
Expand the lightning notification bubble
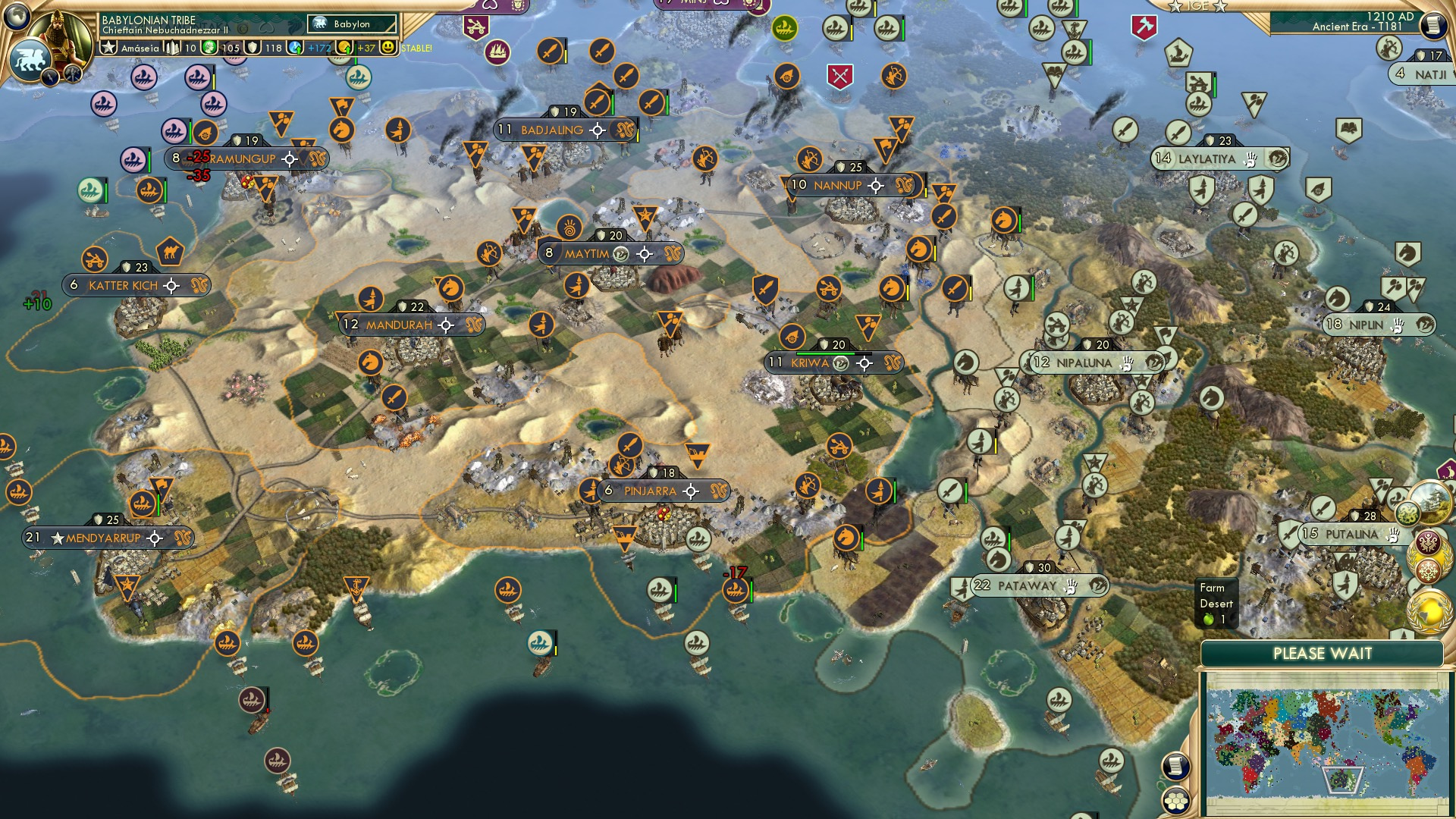[50, 76]
